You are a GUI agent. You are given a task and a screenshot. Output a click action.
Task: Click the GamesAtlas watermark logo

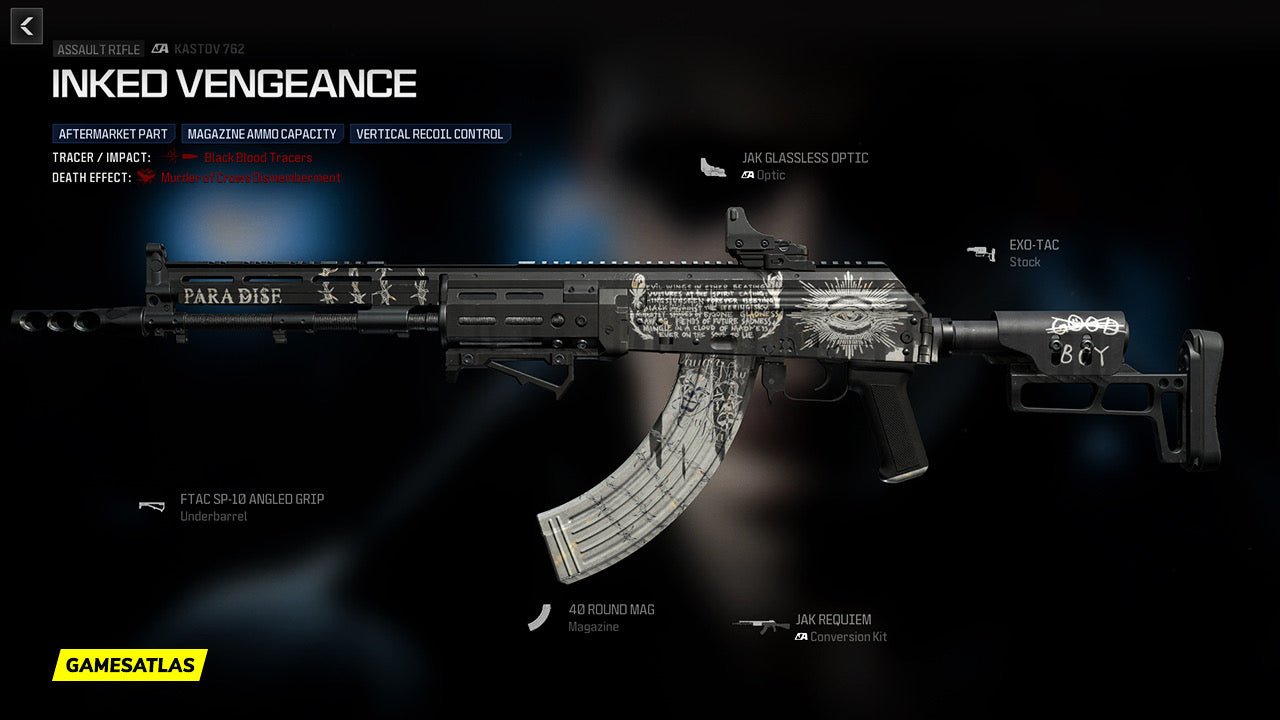pyautogui.click(x=130, y=665)
